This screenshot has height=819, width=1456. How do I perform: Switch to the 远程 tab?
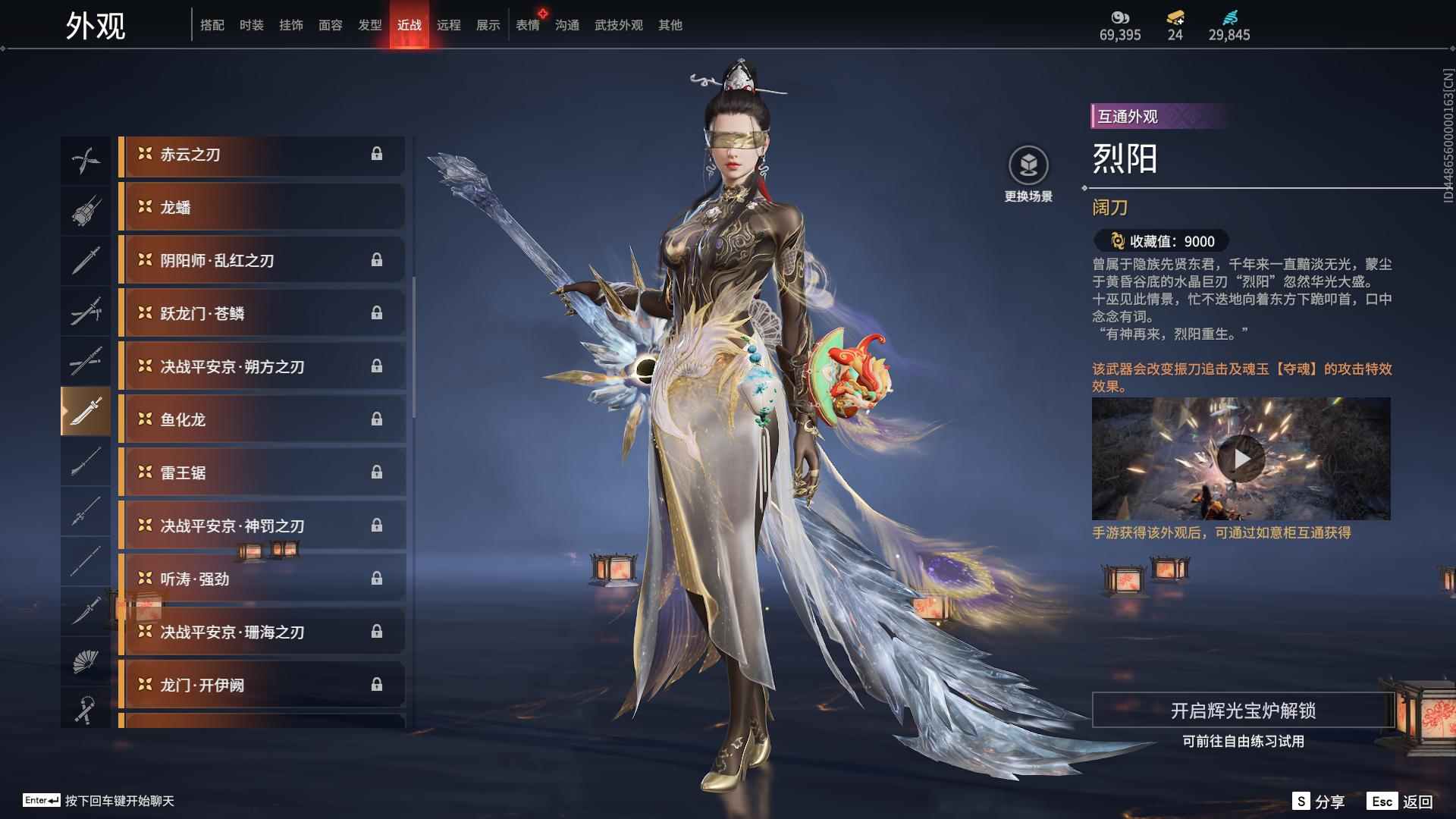pos(450,24)
